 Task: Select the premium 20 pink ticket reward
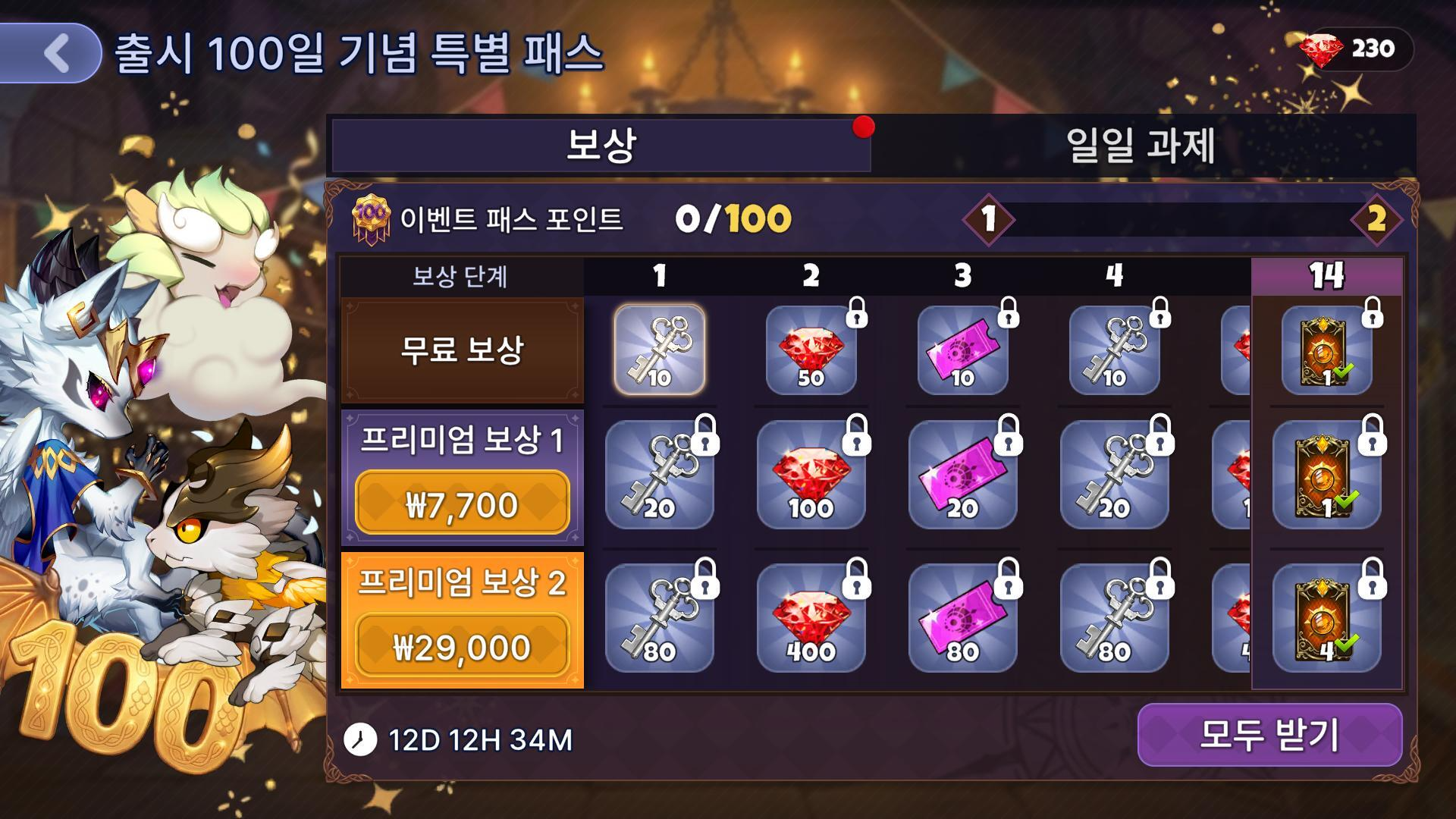pyautogui.click(x=962, y=475)
